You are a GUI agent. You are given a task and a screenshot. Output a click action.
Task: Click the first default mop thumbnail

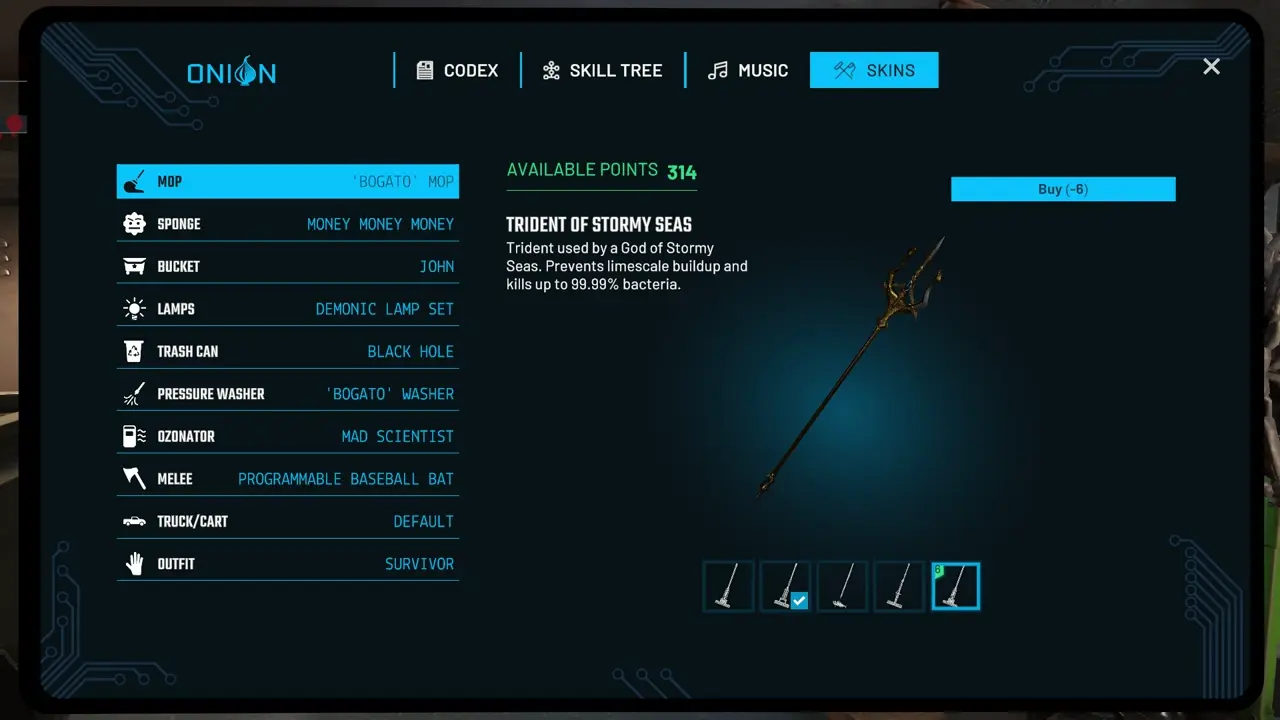728,586
